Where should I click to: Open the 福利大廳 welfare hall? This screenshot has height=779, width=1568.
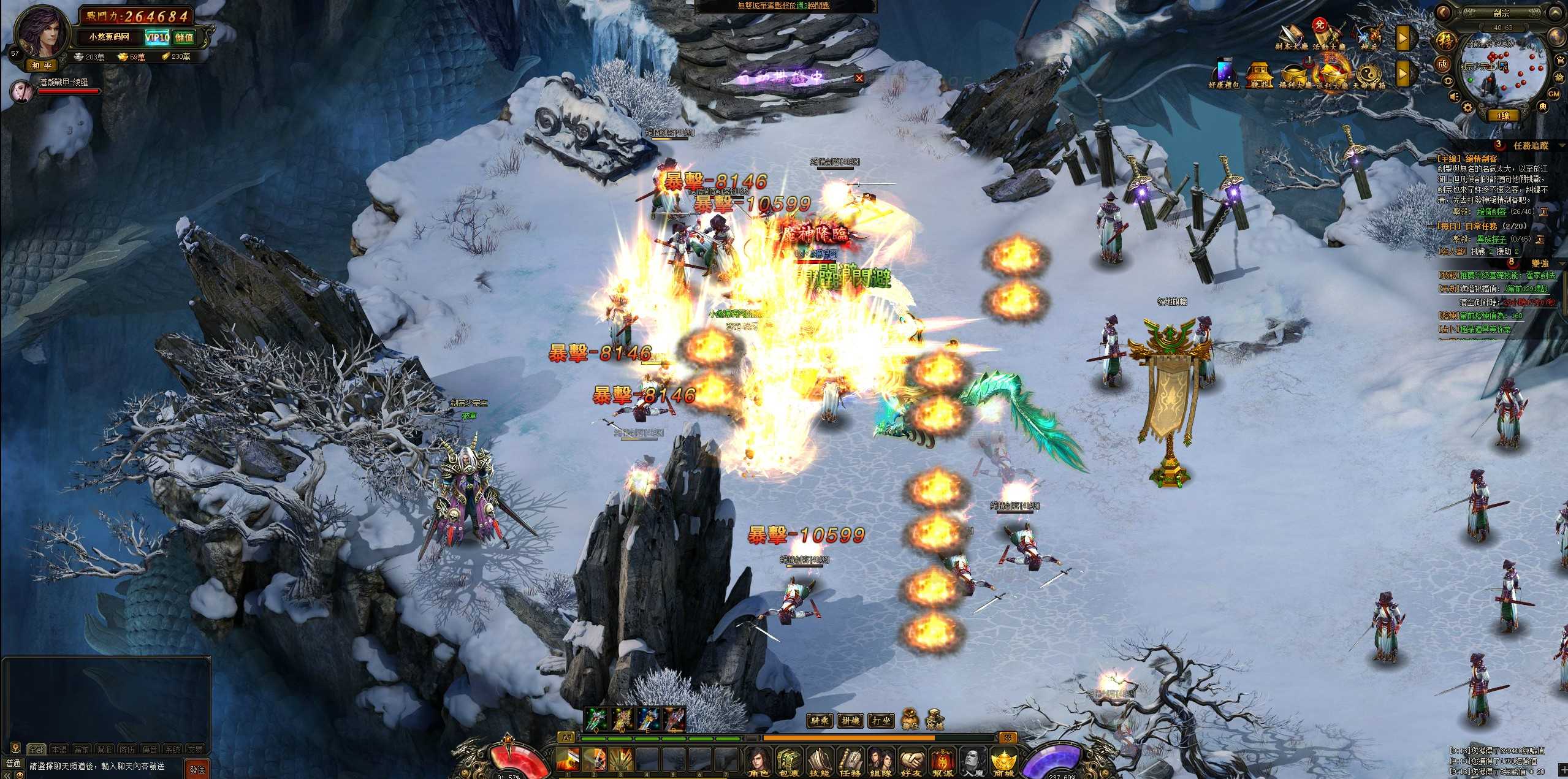(1295, 75)
